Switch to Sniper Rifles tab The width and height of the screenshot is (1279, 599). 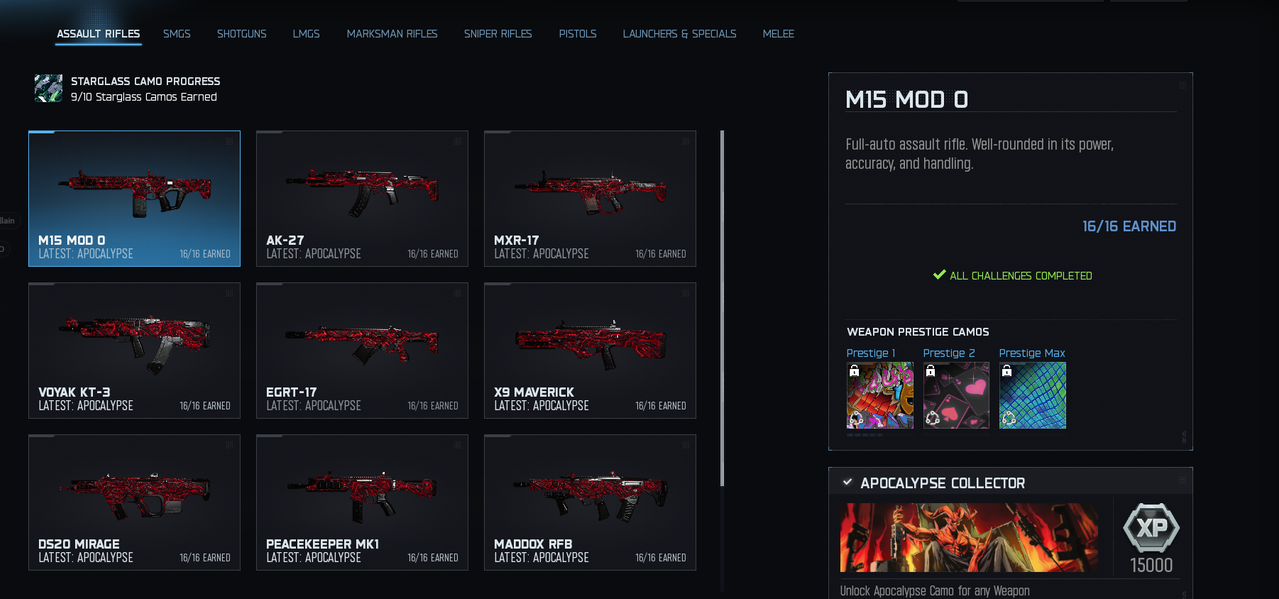pos(498,34)
